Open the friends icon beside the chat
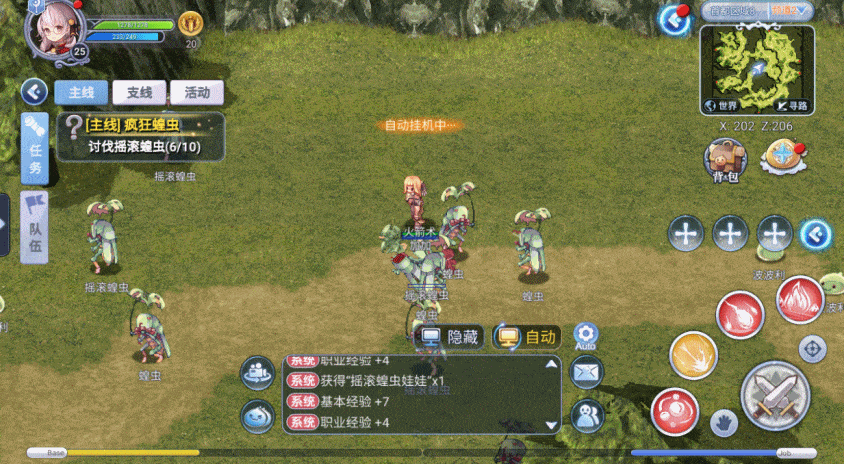Viewport: 844px width, 464px height. (586, 415)
